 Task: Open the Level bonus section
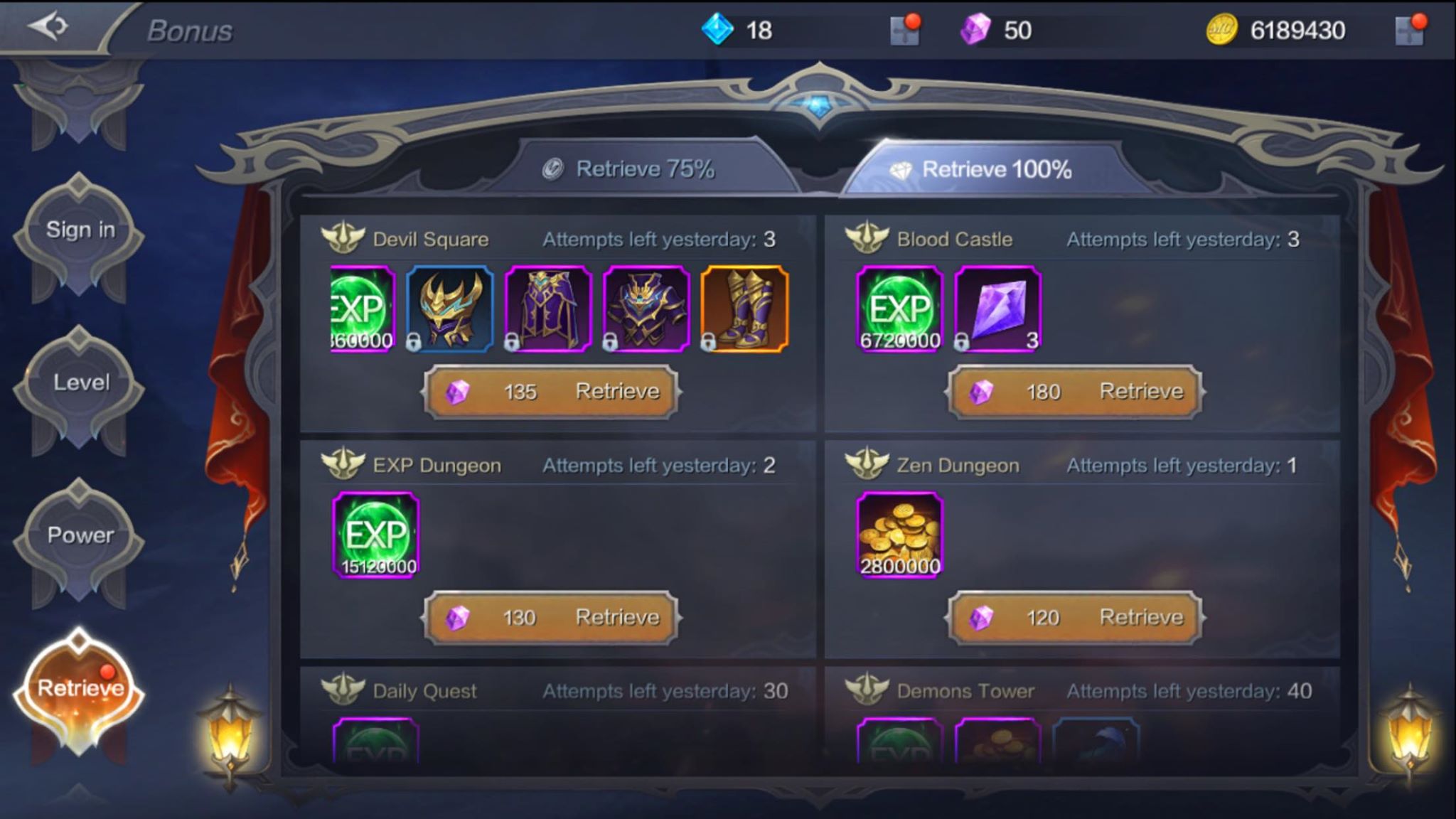pos(80,382)
